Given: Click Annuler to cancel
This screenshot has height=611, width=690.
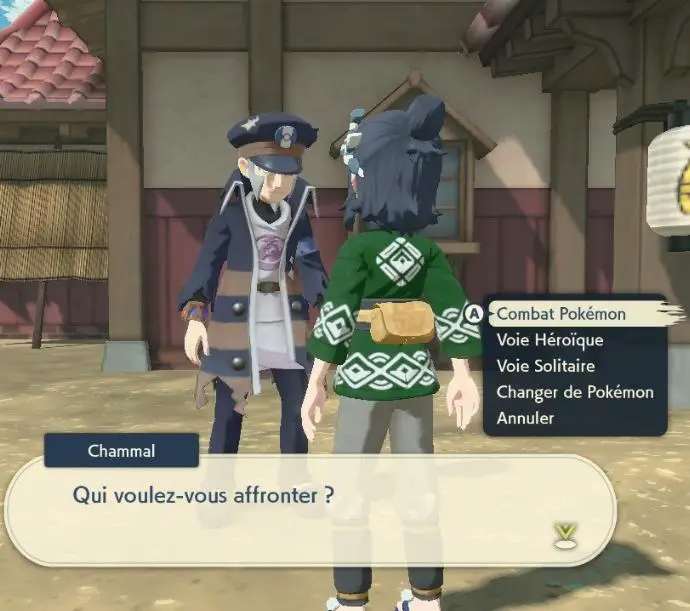Looking at the screenshot, I should [x=525, y=418].
